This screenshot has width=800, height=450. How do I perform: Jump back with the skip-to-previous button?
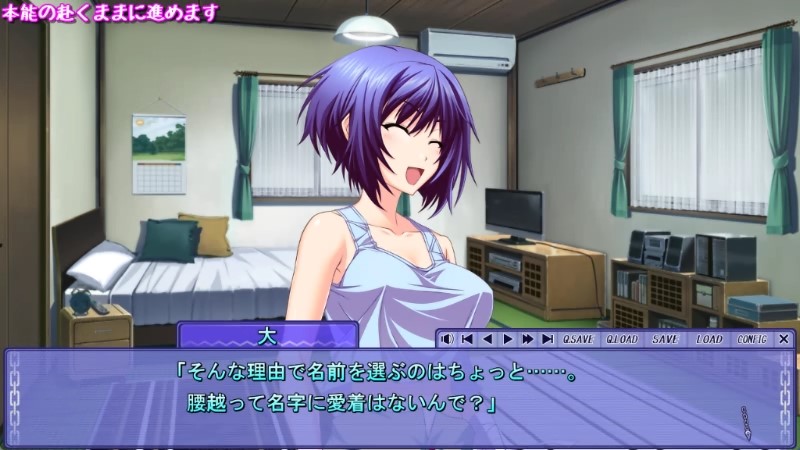pos(467,339)
